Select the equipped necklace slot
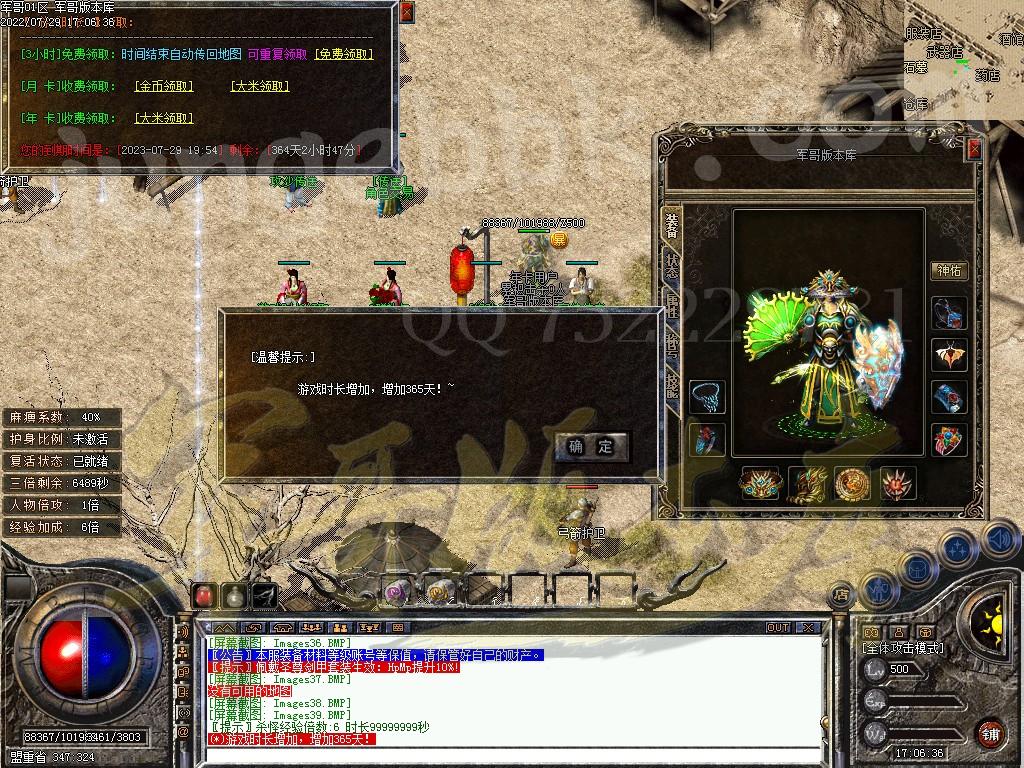Image resolution: width=1024 pixels, height=768 pixels. (707, 397)
